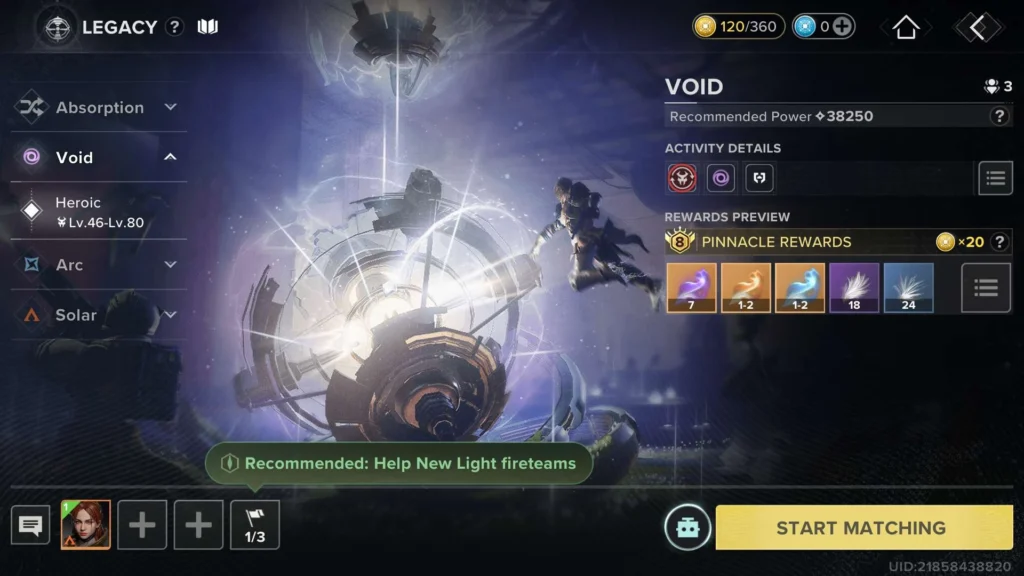Viewport: 1024px width, 576px height.
Task: Show Pinnacle Rewards help info
Action: point(998,241)
